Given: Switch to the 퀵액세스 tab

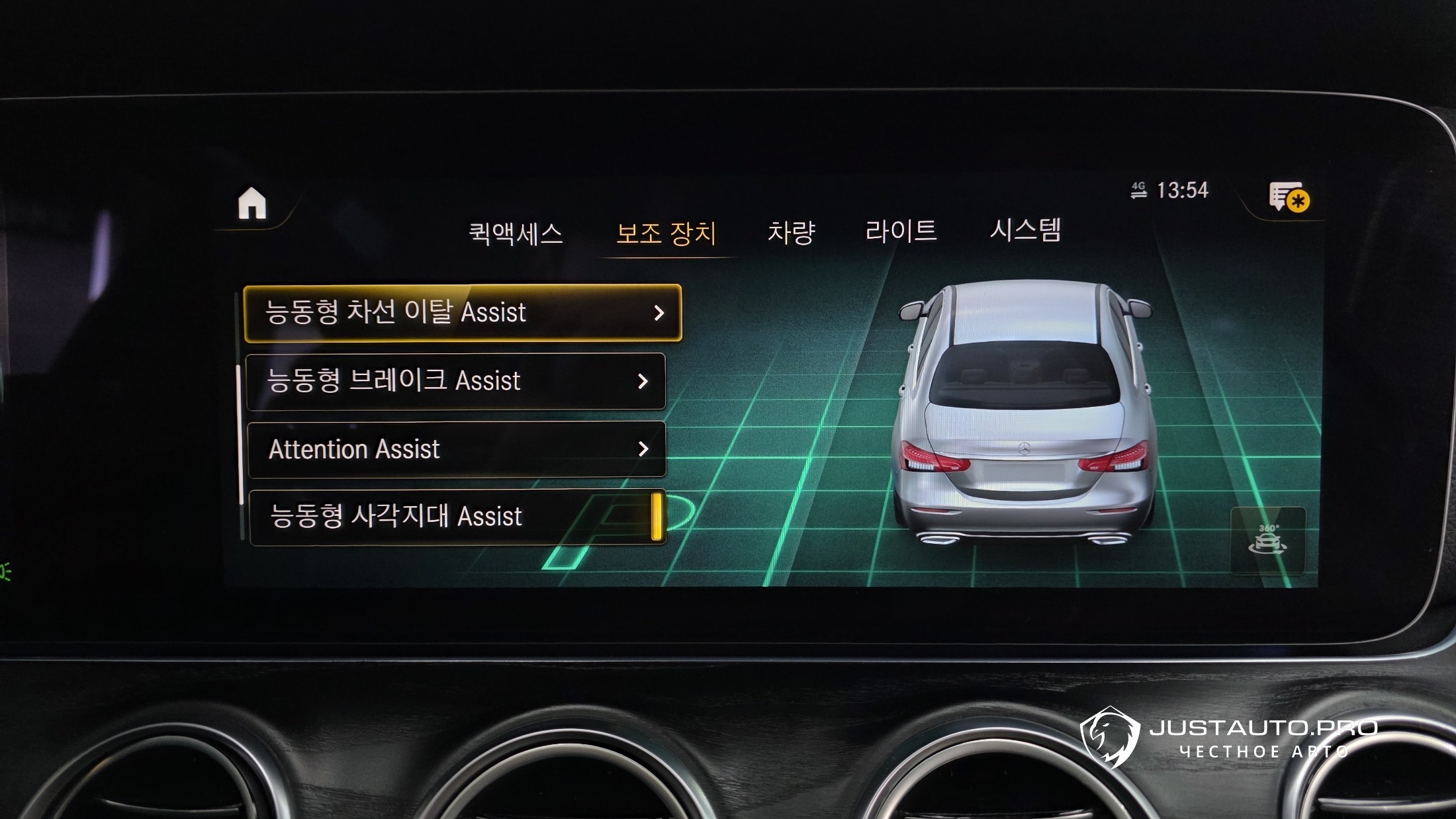Looking at the screenshot, I should pyautogui.click(x=516, y=234).
